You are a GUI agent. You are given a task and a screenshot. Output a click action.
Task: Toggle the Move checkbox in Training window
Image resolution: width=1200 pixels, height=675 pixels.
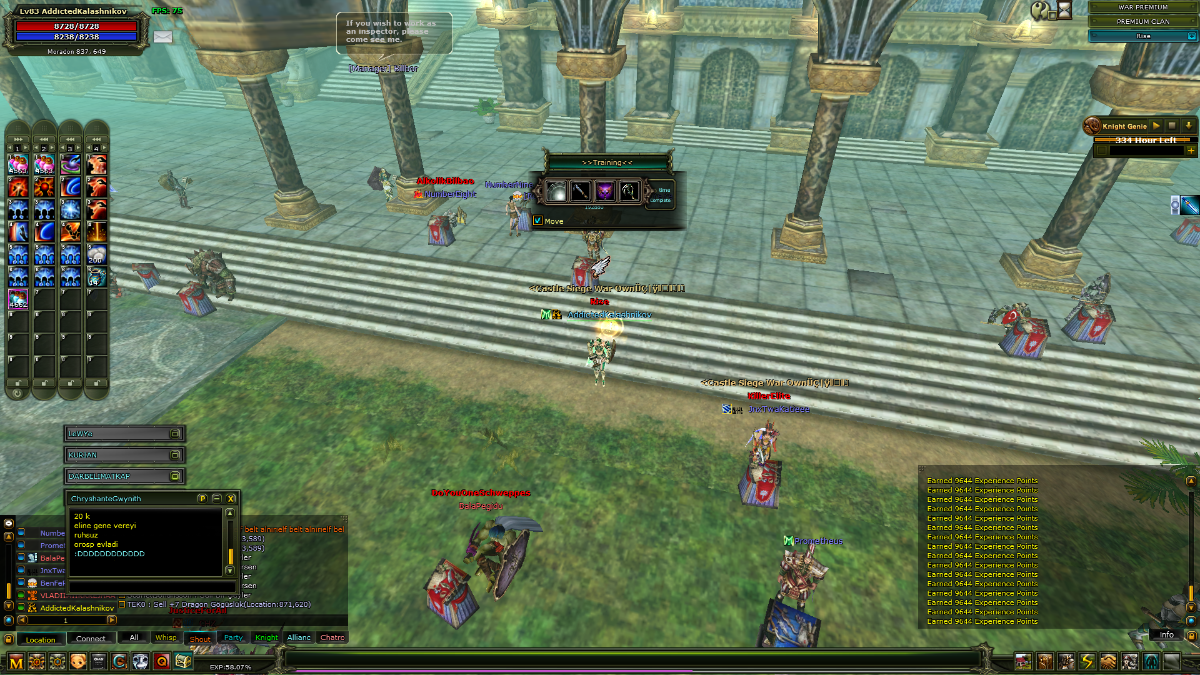538,221
